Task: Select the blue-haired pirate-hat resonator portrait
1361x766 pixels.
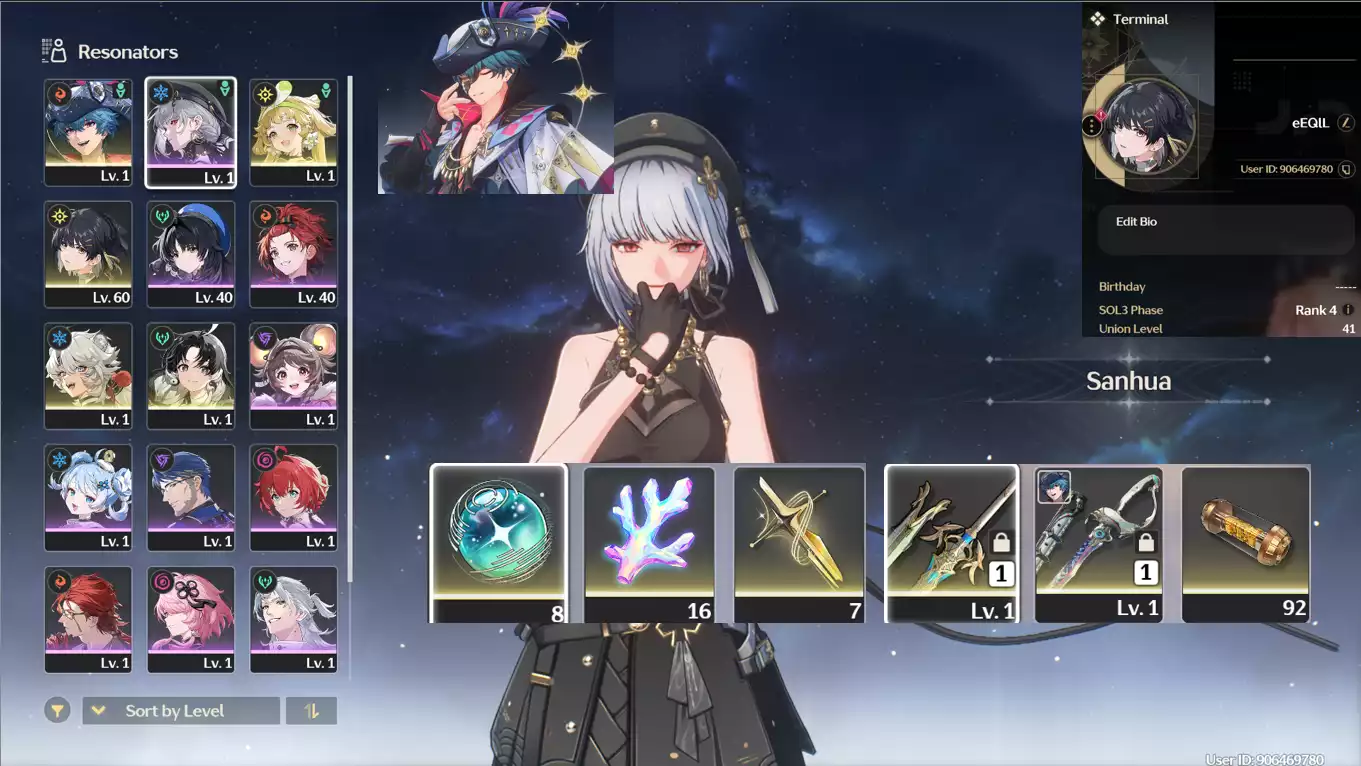Action: (x=88, y=132)
